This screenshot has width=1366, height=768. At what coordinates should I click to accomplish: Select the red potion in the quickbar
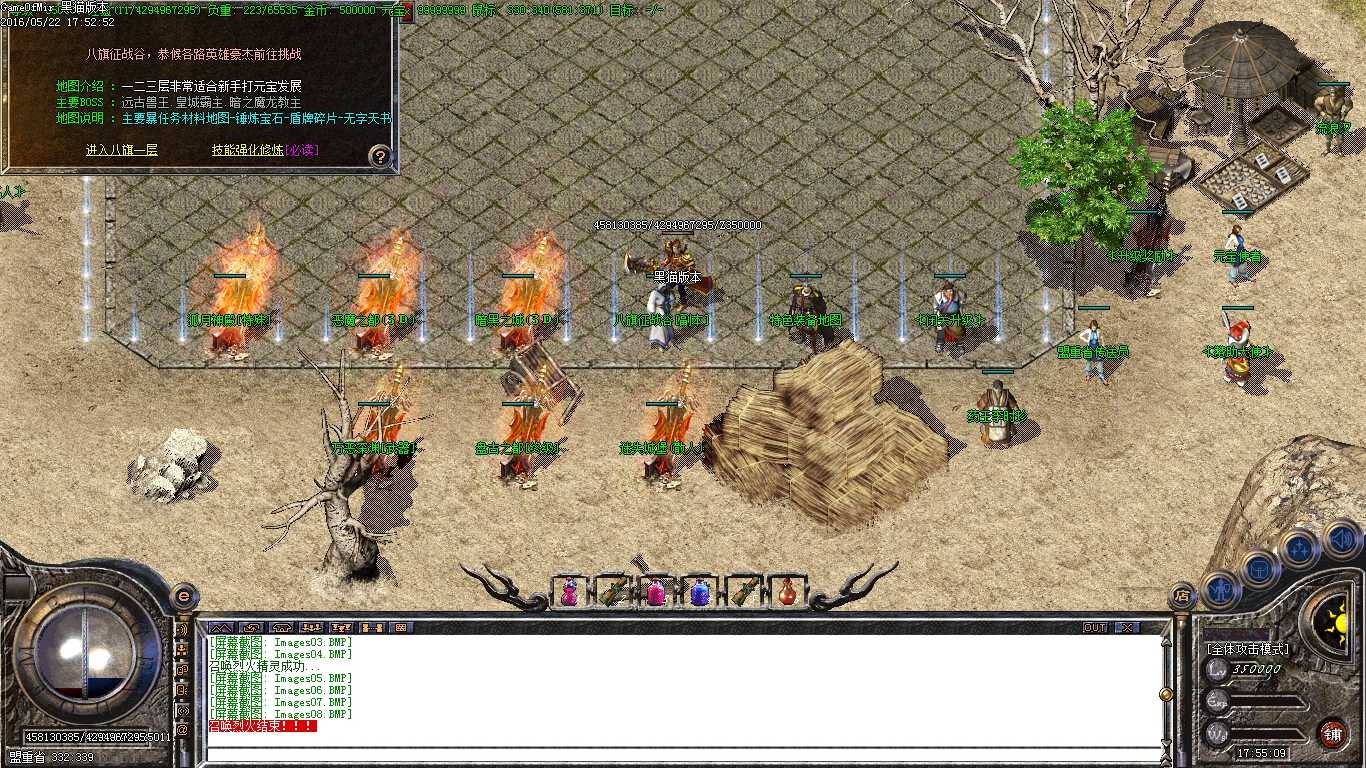(789, 592)
